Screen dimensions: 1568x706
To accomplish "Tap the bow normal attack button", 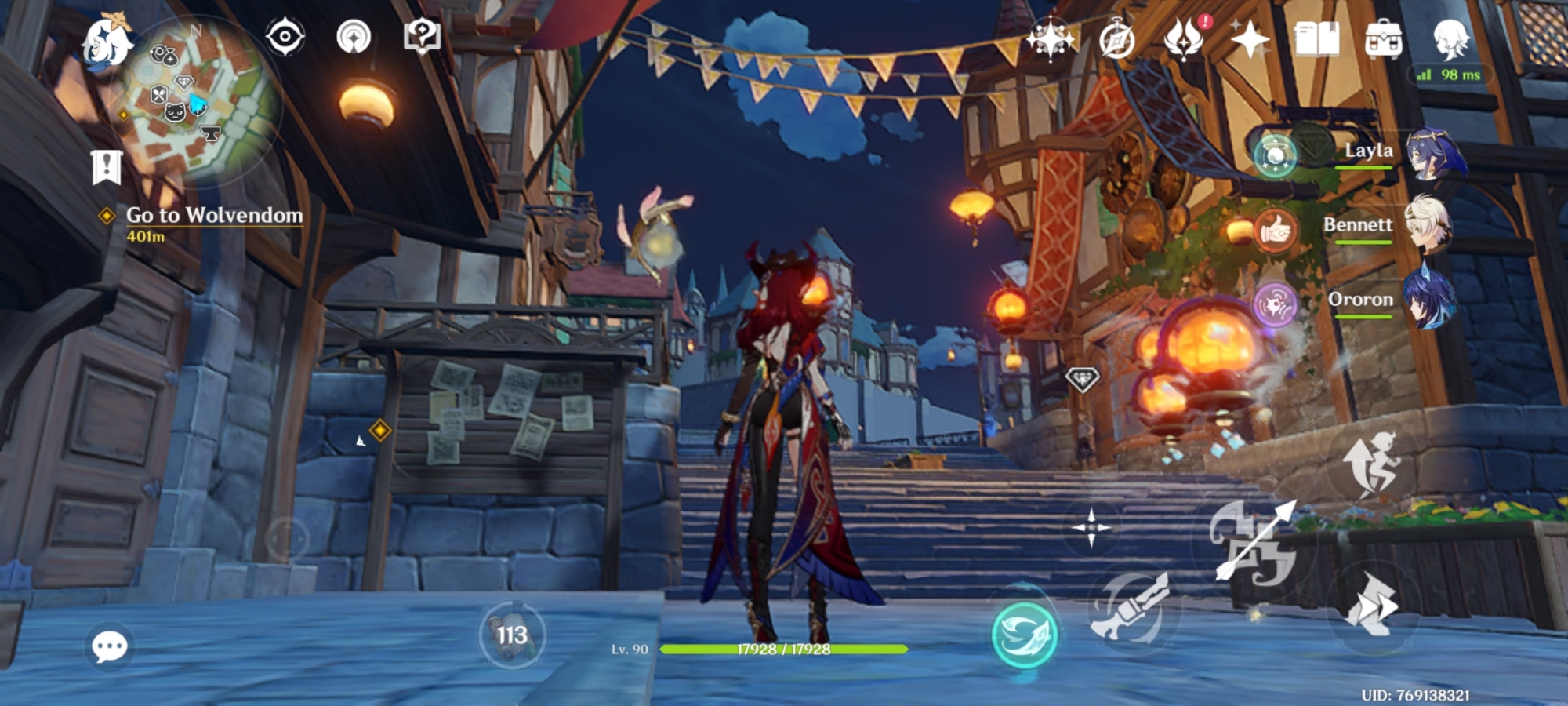I will [1254, 543].
